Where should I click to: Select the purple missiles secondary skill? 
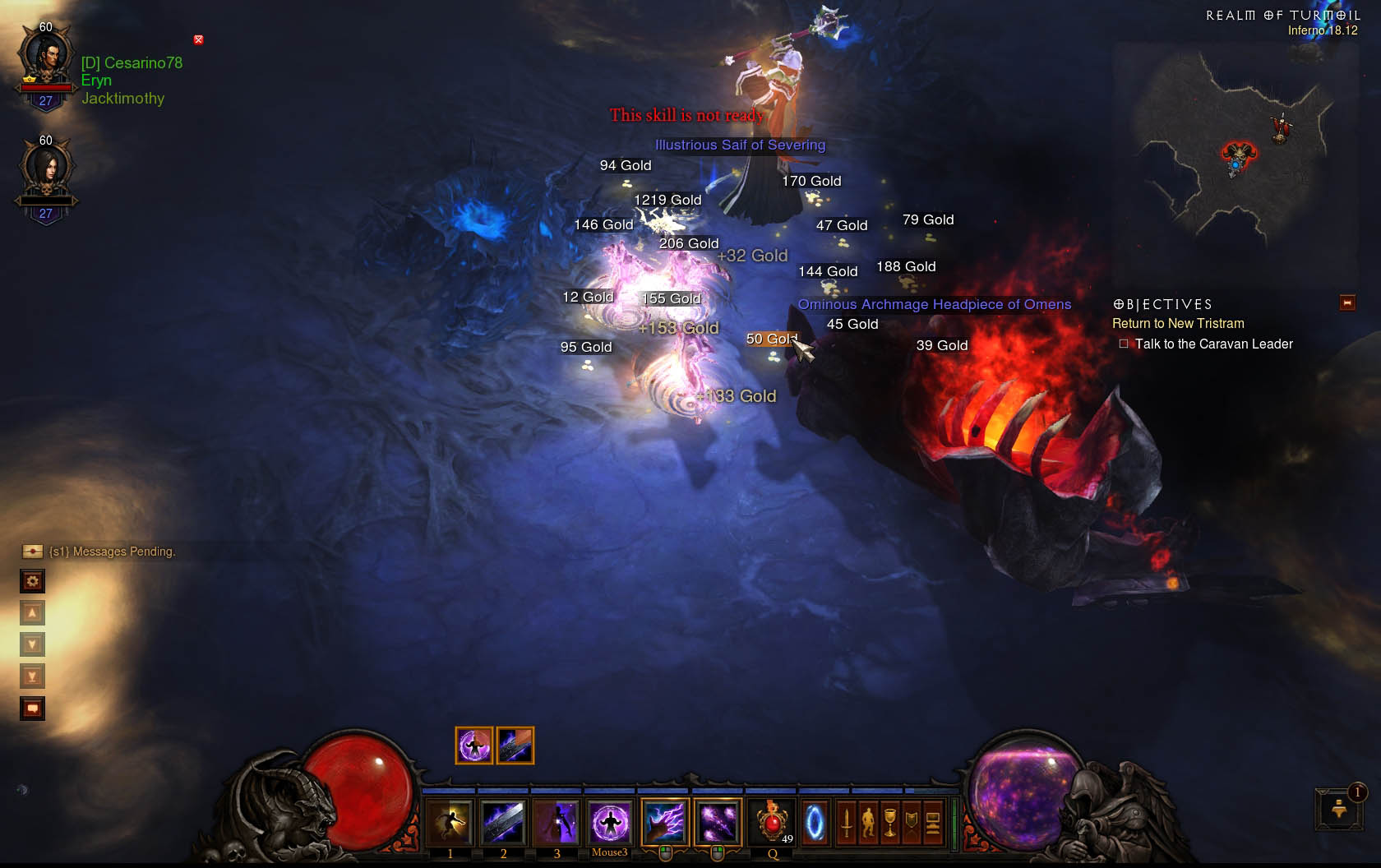pyautogui.click(x=718, y=822)
